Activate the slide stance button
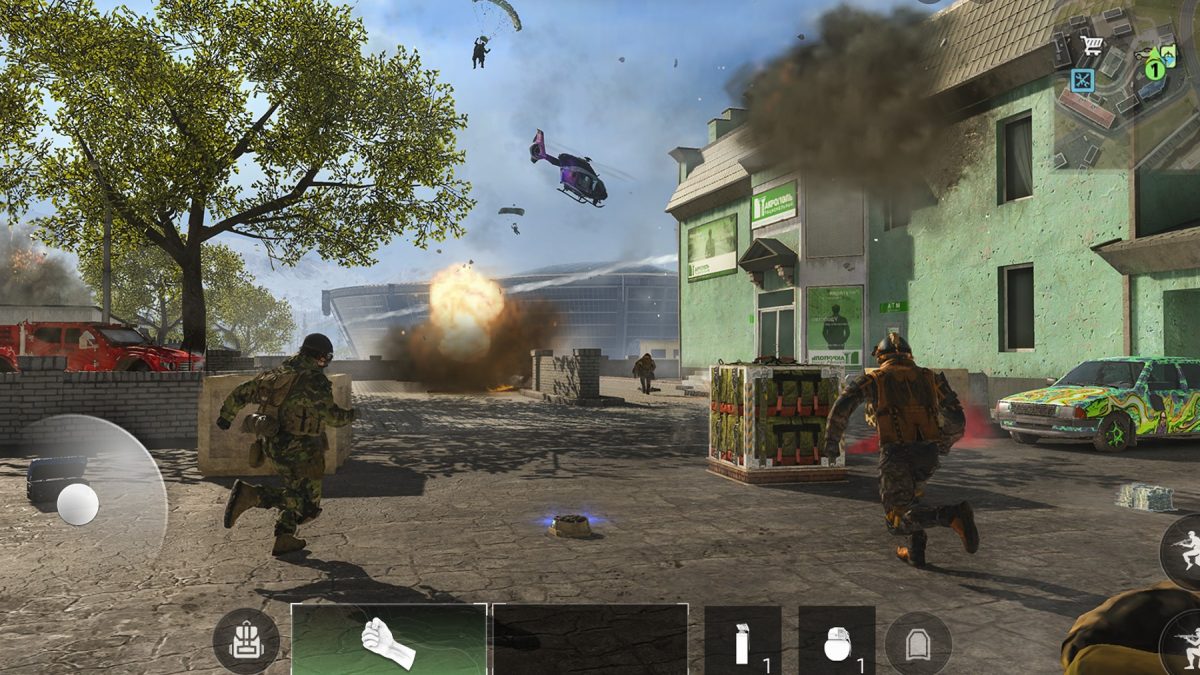 1186,550
